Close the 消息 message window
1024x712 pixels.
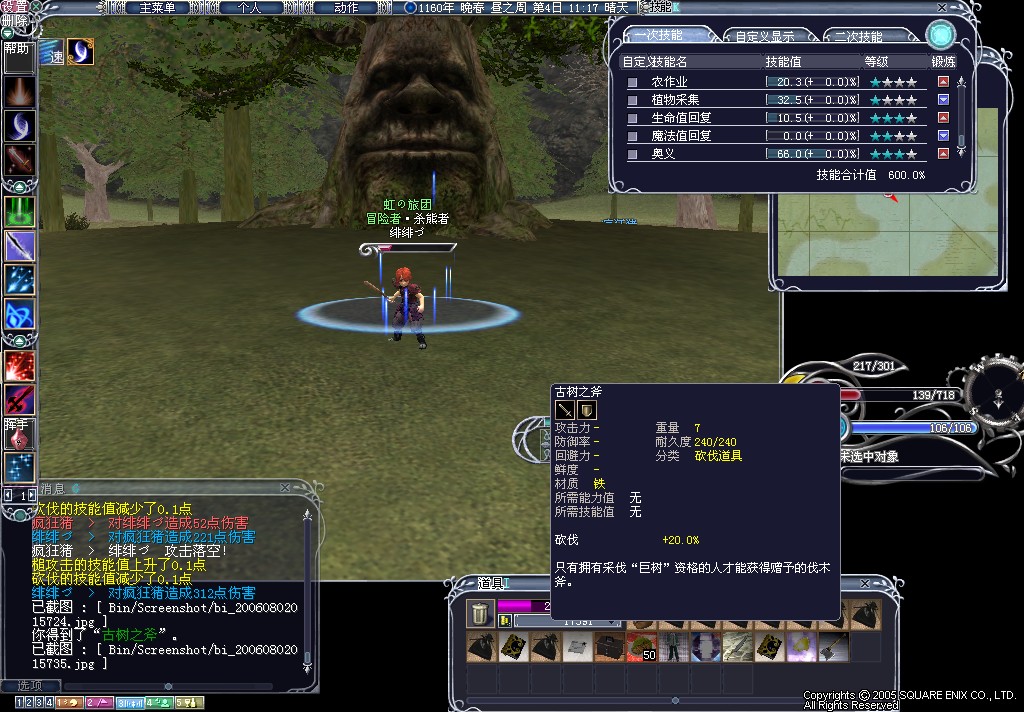coord(285,488)
